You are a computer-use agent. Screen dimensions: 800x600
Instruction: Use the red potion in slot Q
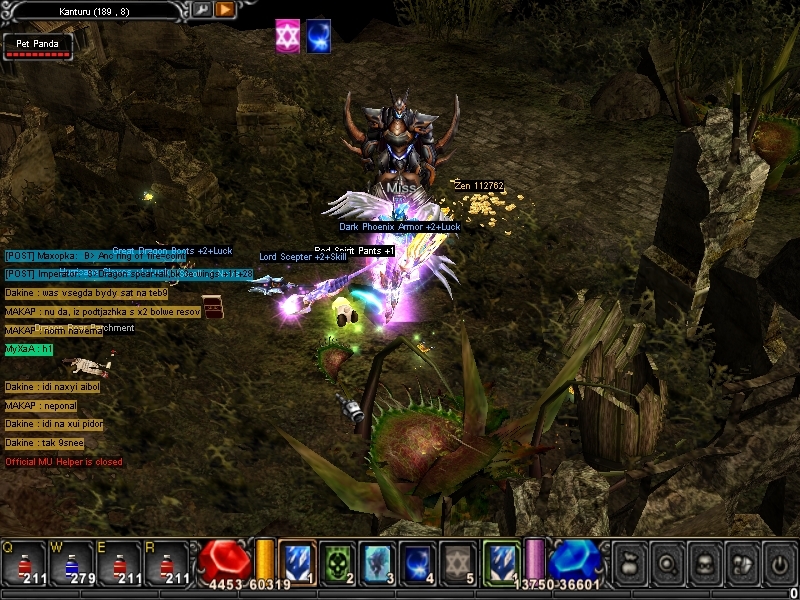pyautogui.click(x=24, y=562)
